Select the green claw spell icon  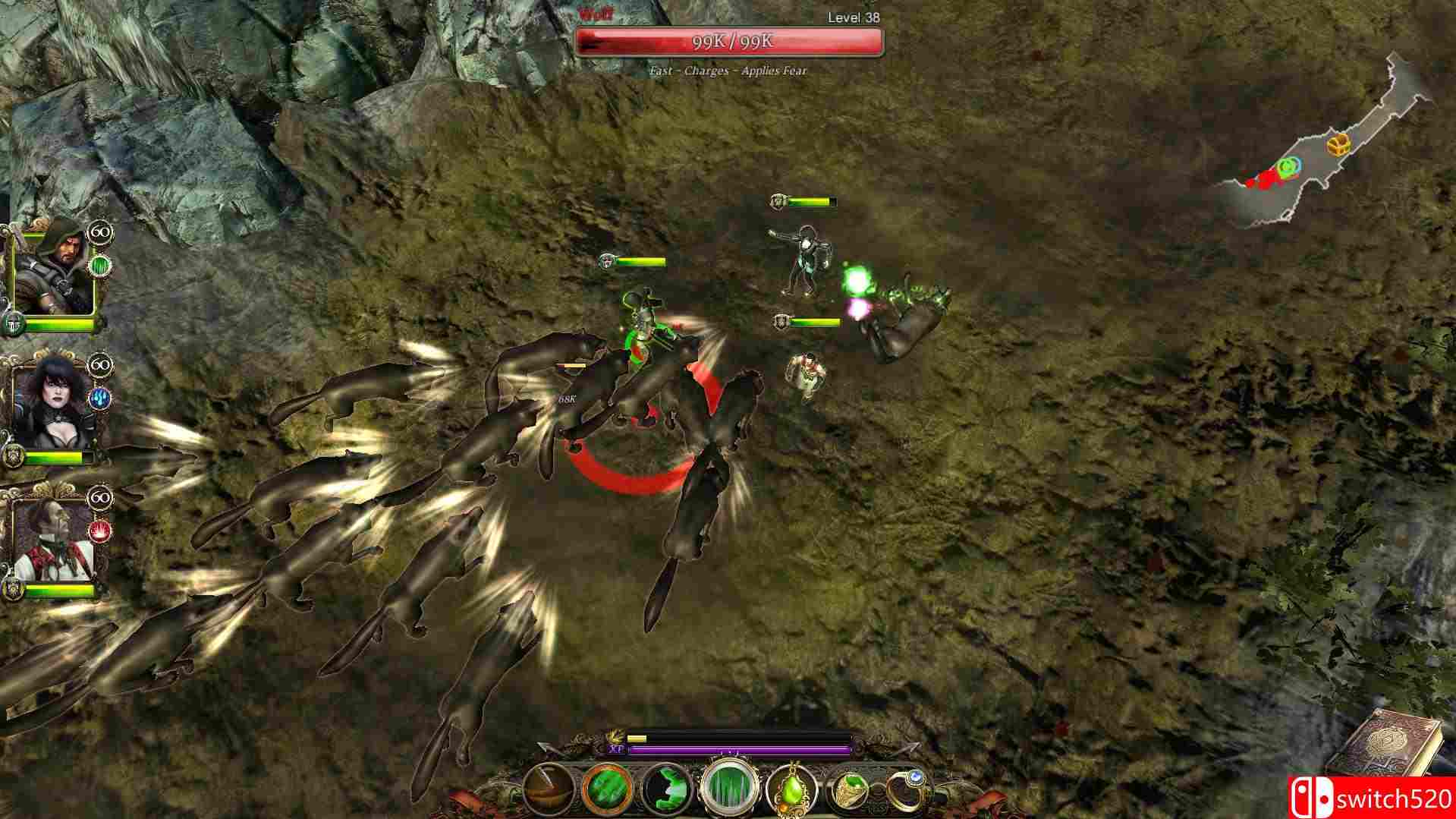pyautogui.click(x=665, y=789)
